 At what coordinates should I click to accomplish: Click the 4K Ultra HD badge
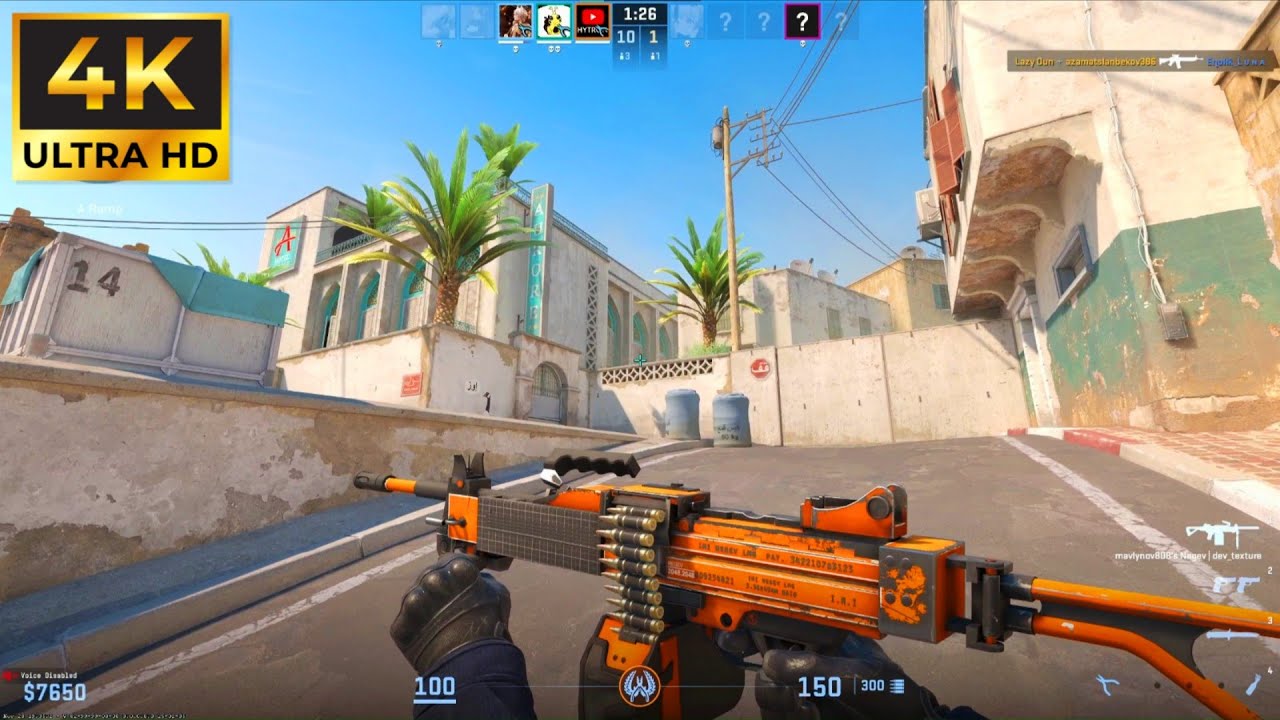coord(121,97)
